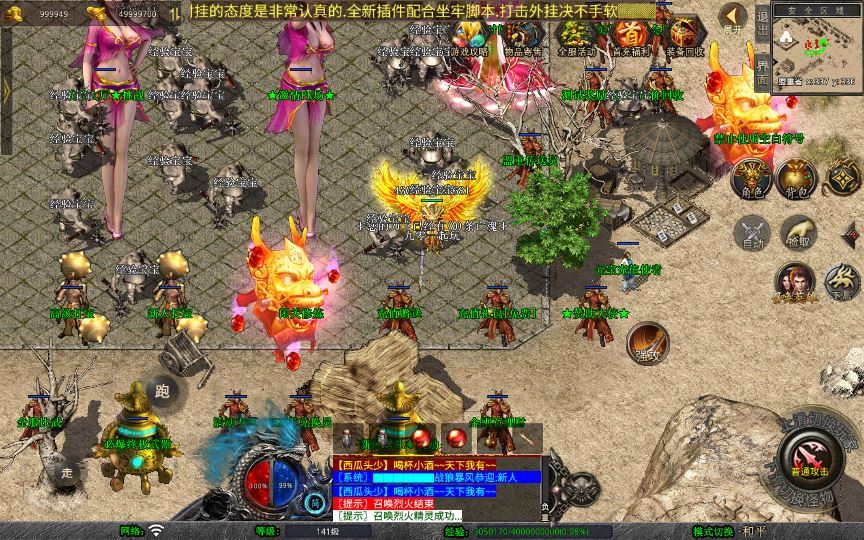Select the 界面 interface button
Viewport: 864px width, 540px height.
tap(762, 70)
